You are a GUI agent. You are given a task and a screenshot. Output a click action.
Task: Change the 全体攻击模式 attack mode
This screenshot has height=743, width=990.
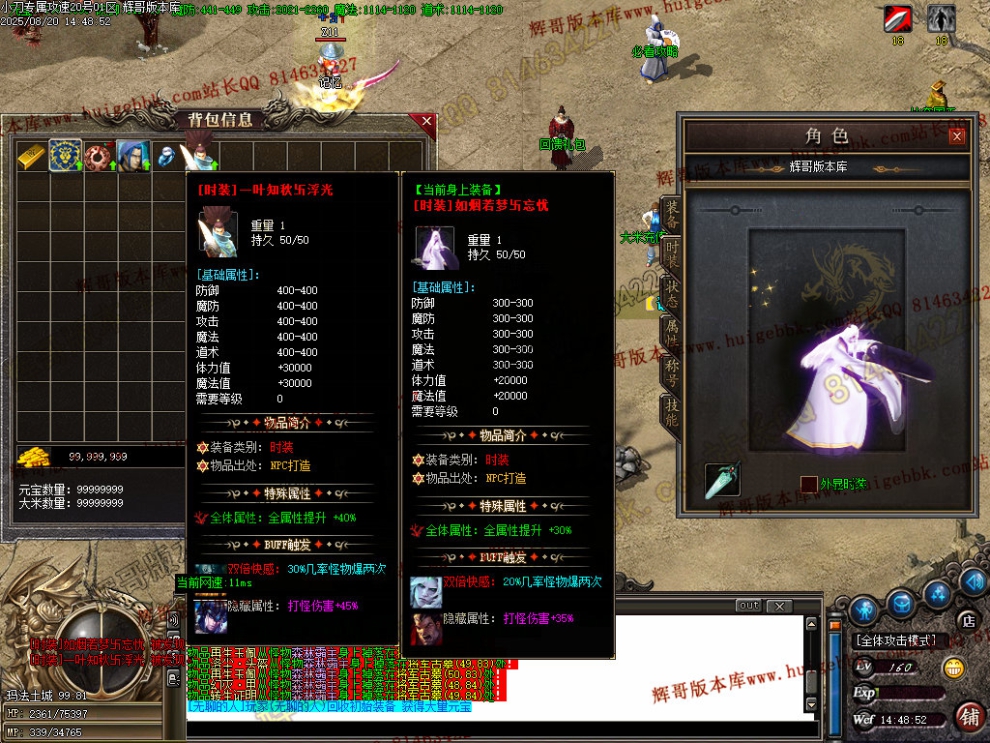point(895,640)
